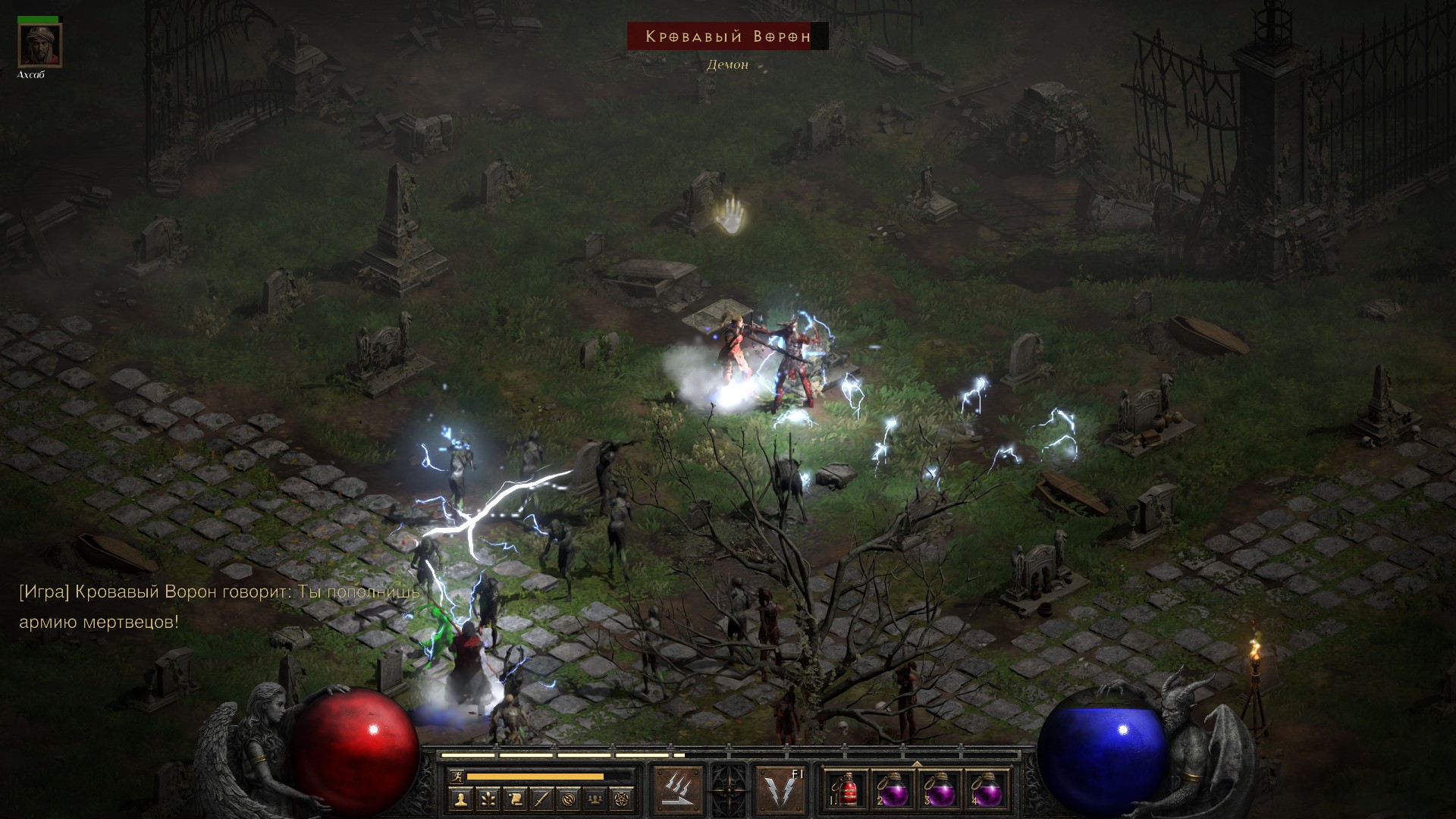Click the mercenary portrait of Ахаб

tap(40, 45)
